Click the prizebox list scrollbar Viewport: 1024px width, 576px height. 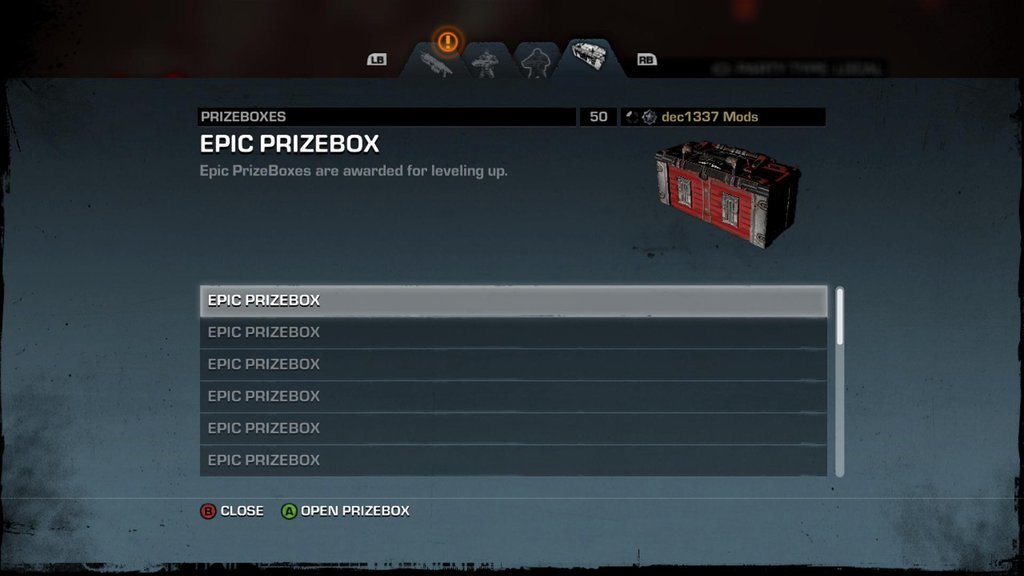tap(840, 381)
